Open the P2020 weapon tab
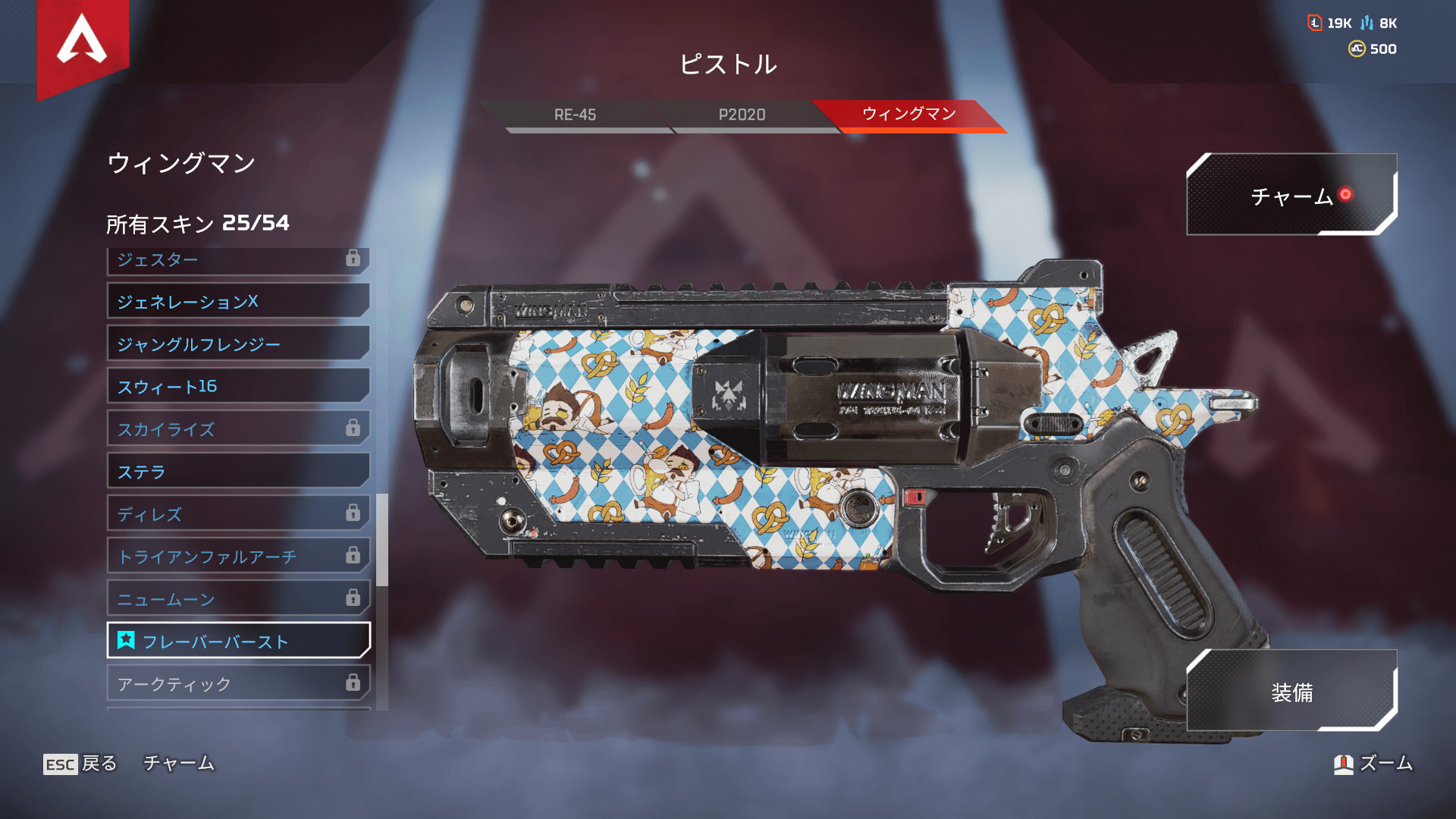 (742, 115)
